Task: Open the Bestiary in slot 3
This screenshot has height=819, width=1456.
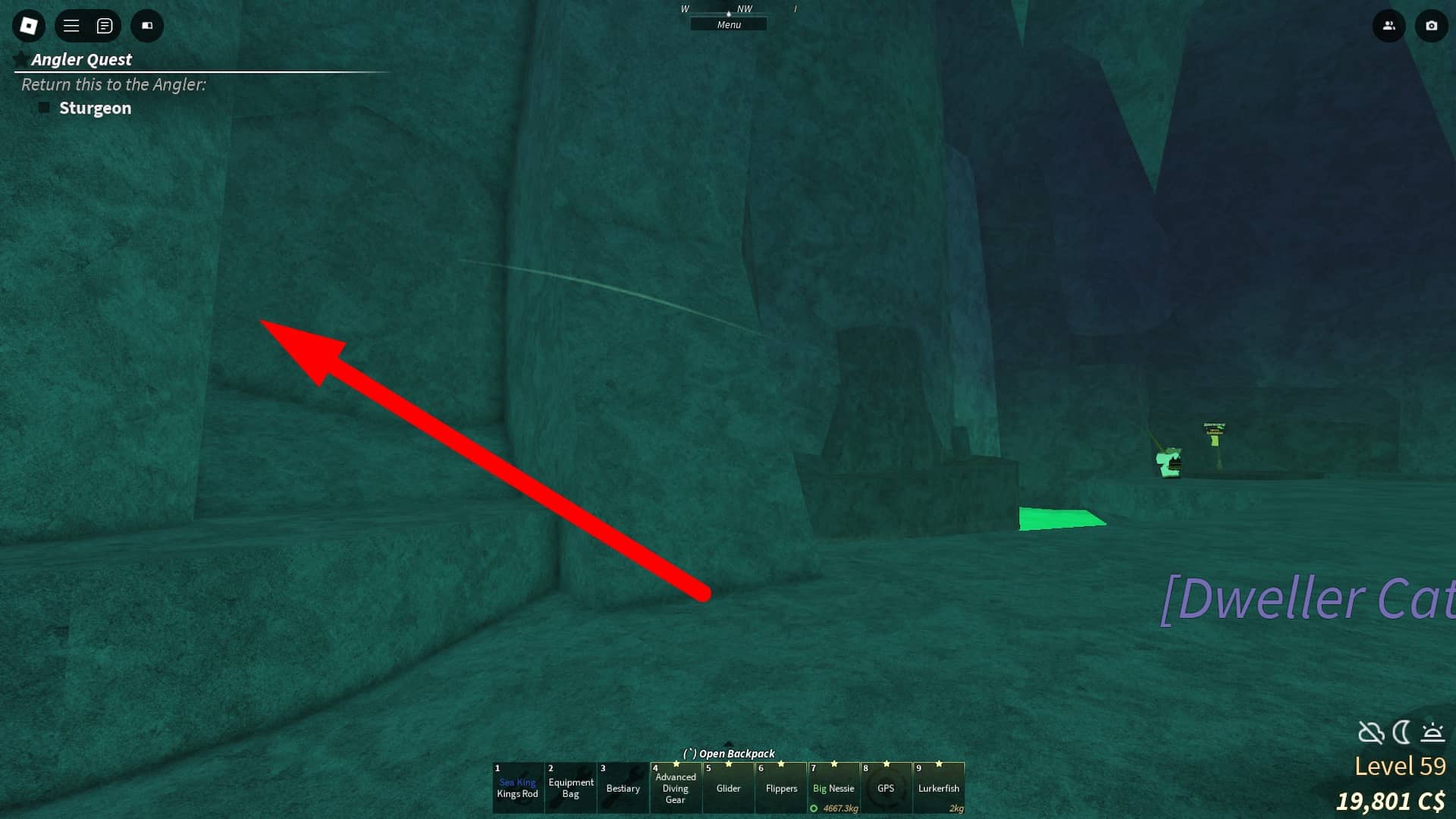Action: pos(623,788)
